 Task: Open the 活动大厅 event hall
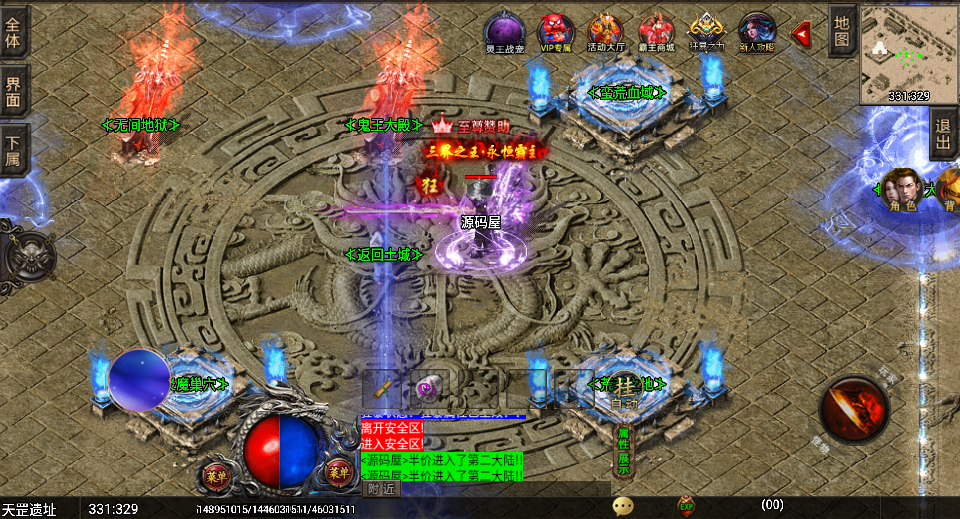point(605,30)
